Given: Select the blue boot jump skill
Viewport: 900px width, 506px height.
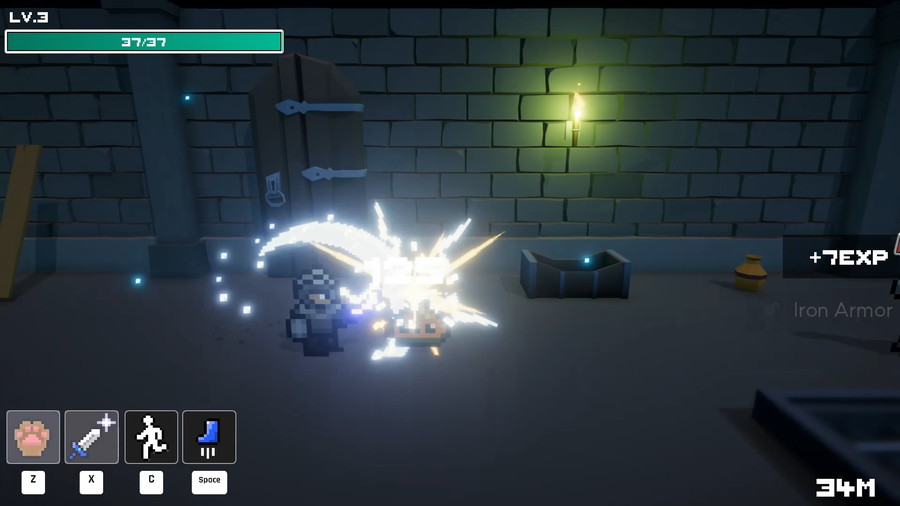Looking at the screenshot, I should click(209, 437).
